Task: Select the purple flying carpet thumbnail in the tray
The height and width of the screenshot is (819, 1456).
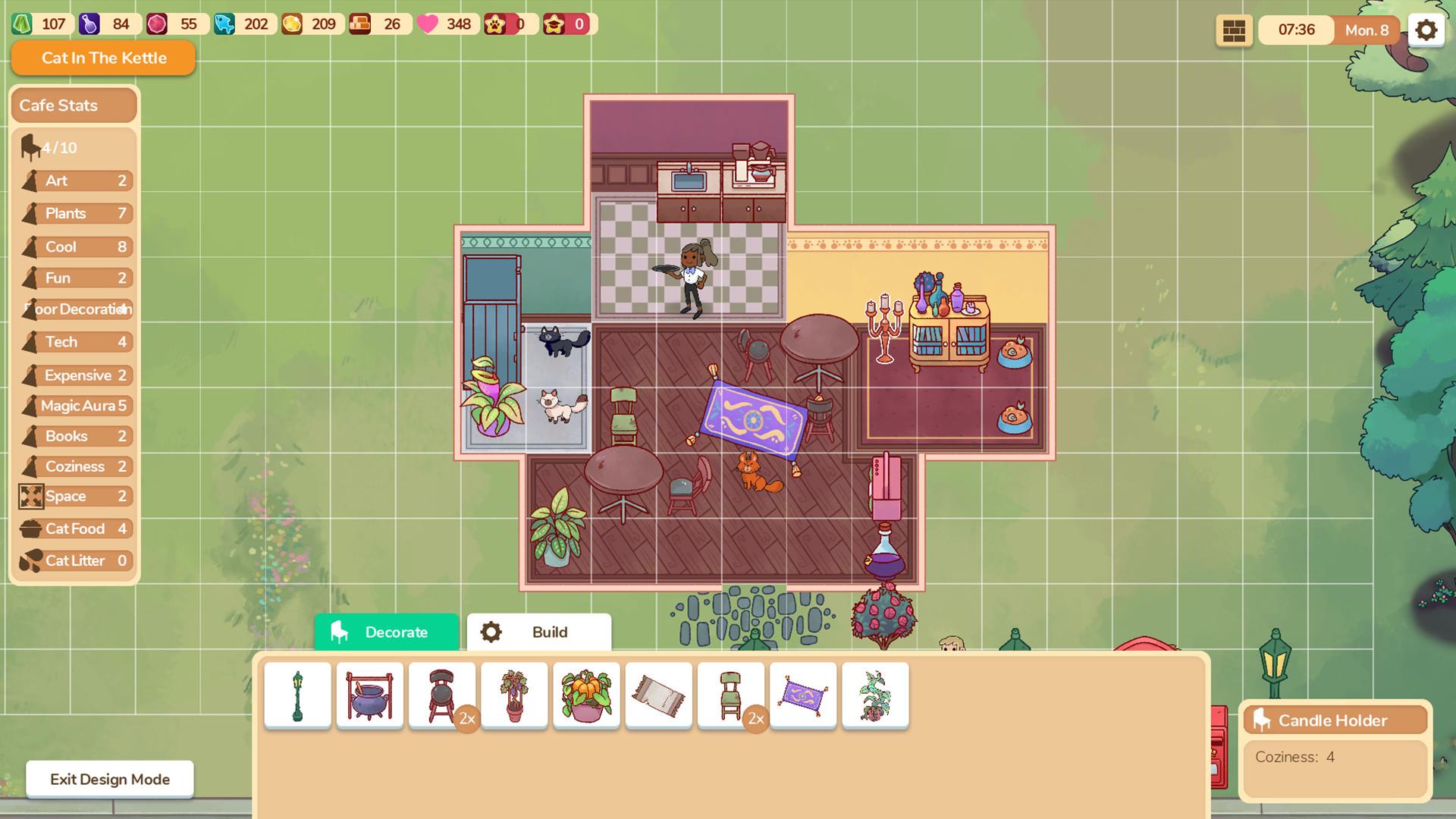Action: pyautogui.click(x=803, y=695)
